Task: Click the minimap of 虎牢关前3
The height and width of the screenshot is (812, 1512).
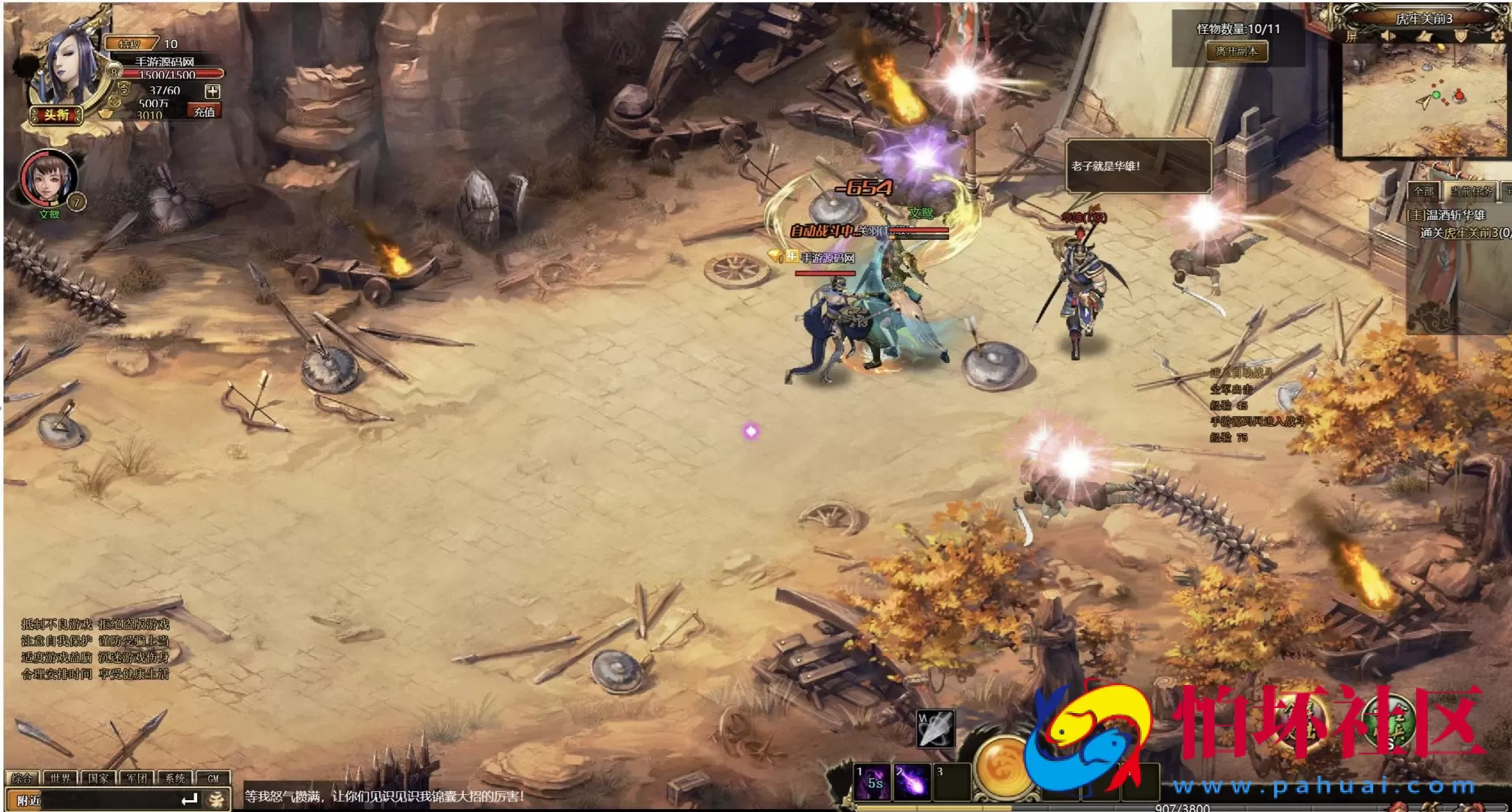Action: pos(1423,100)
